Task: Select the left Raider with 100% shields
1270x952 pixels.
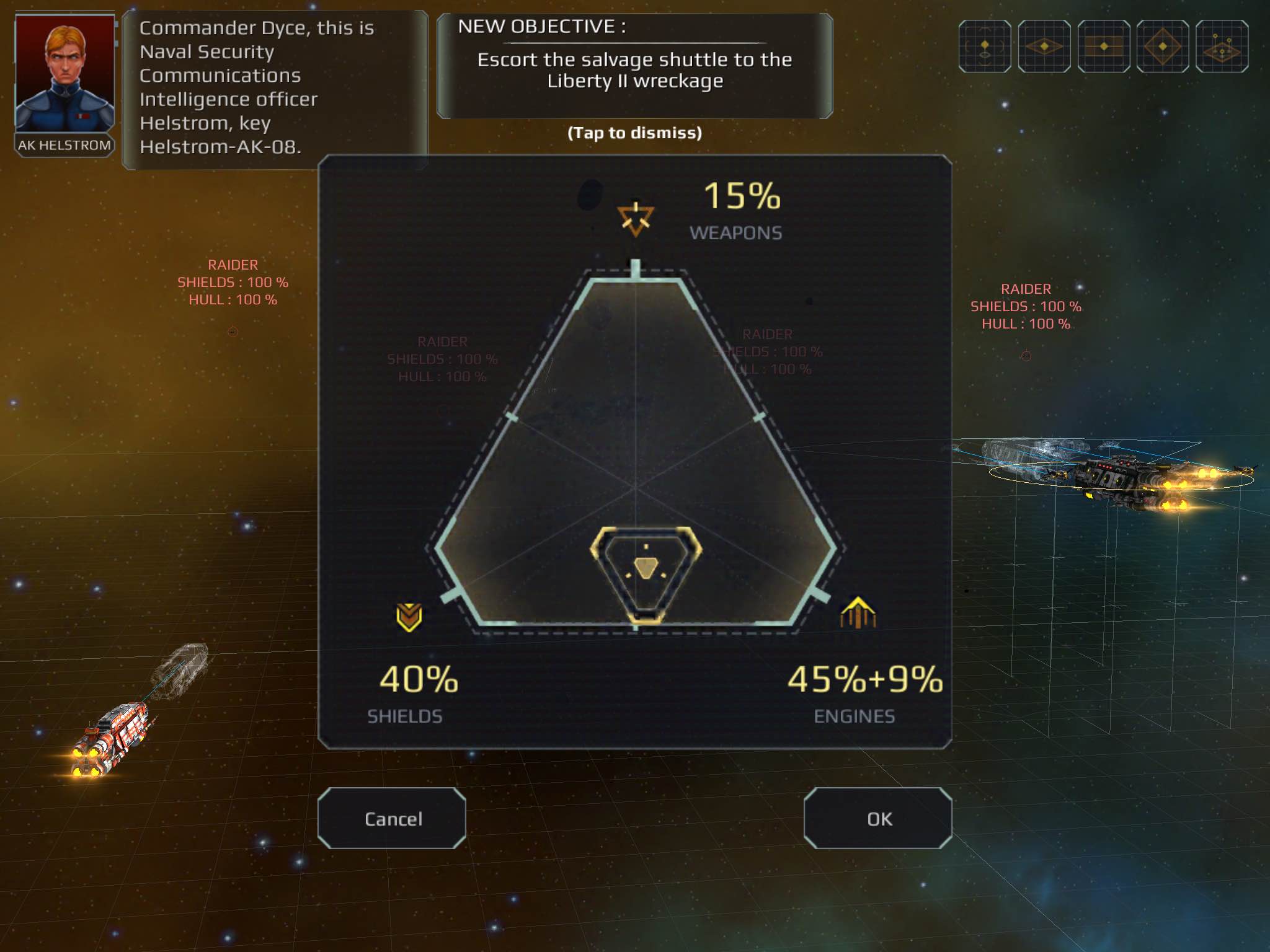Action: (232, 281)
